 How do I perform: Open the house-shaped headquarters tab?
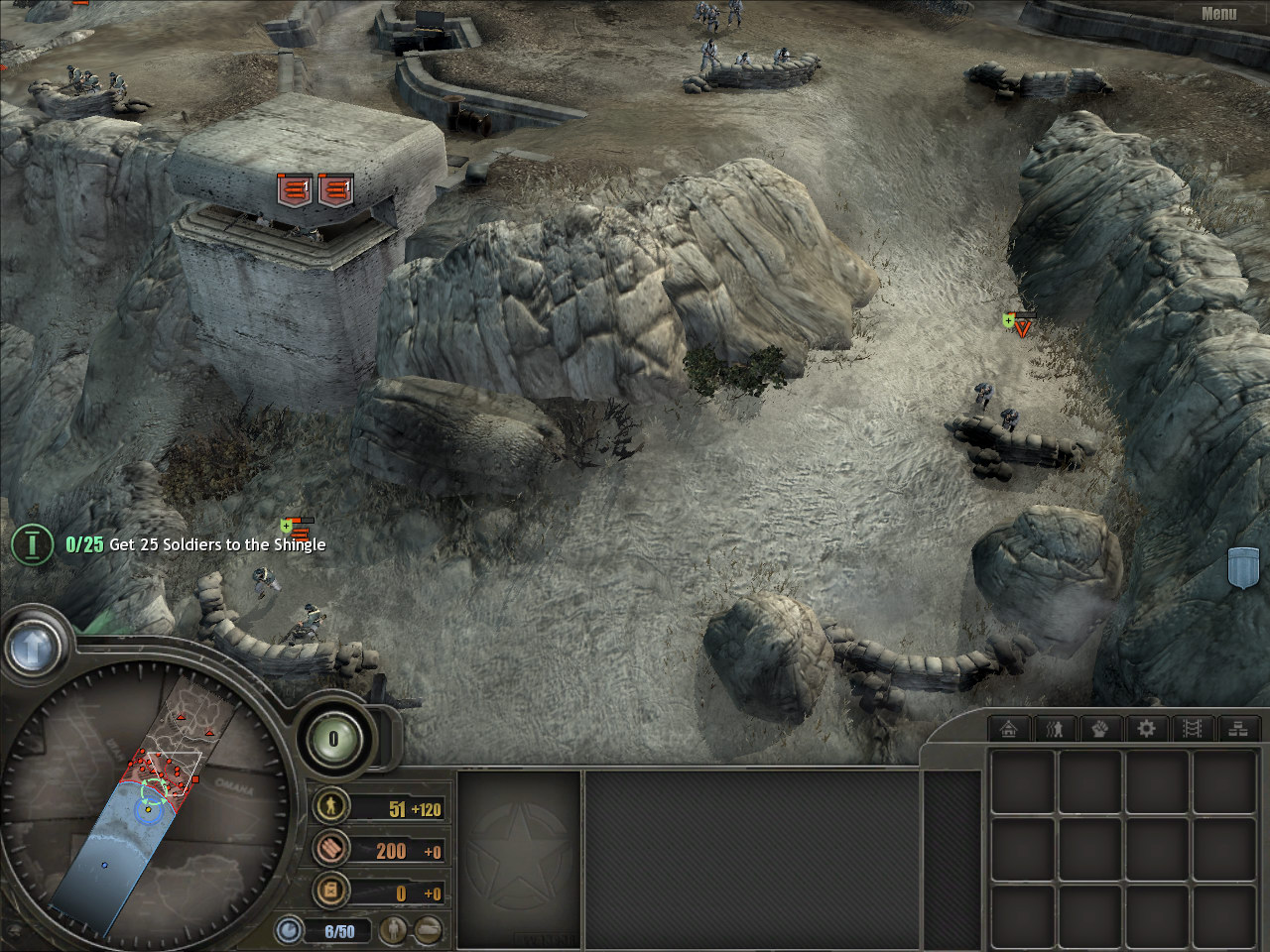[1009, 729]
